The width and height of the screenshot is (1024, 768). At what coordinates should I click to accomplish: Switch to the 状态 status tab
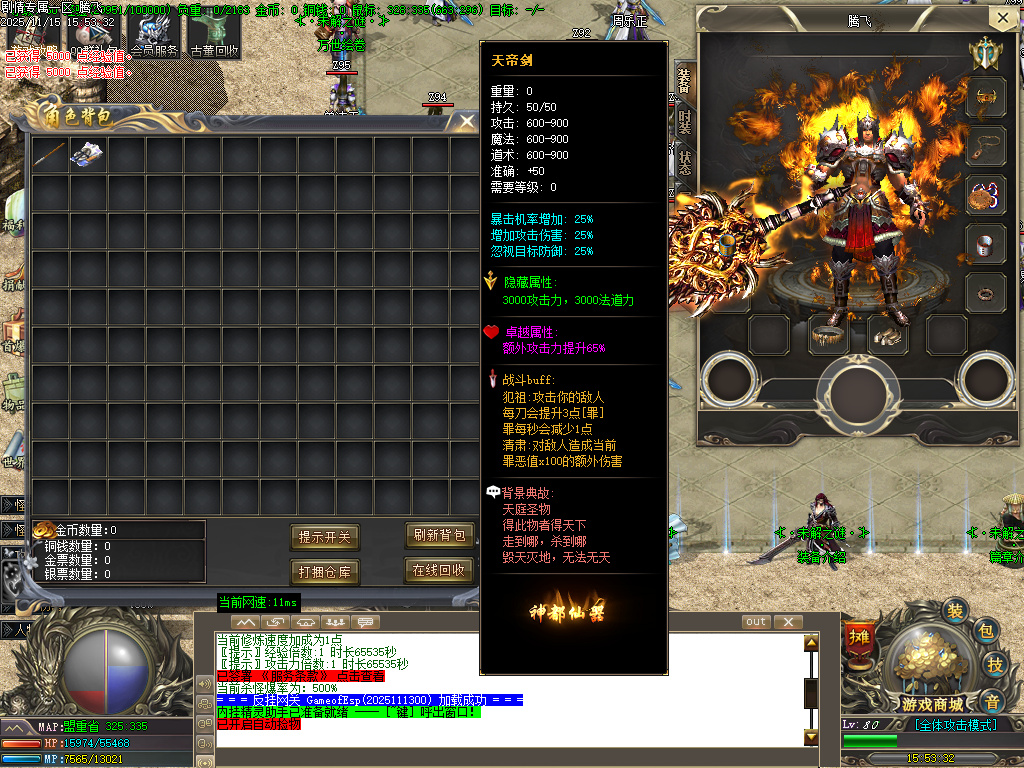click(685, 162)
